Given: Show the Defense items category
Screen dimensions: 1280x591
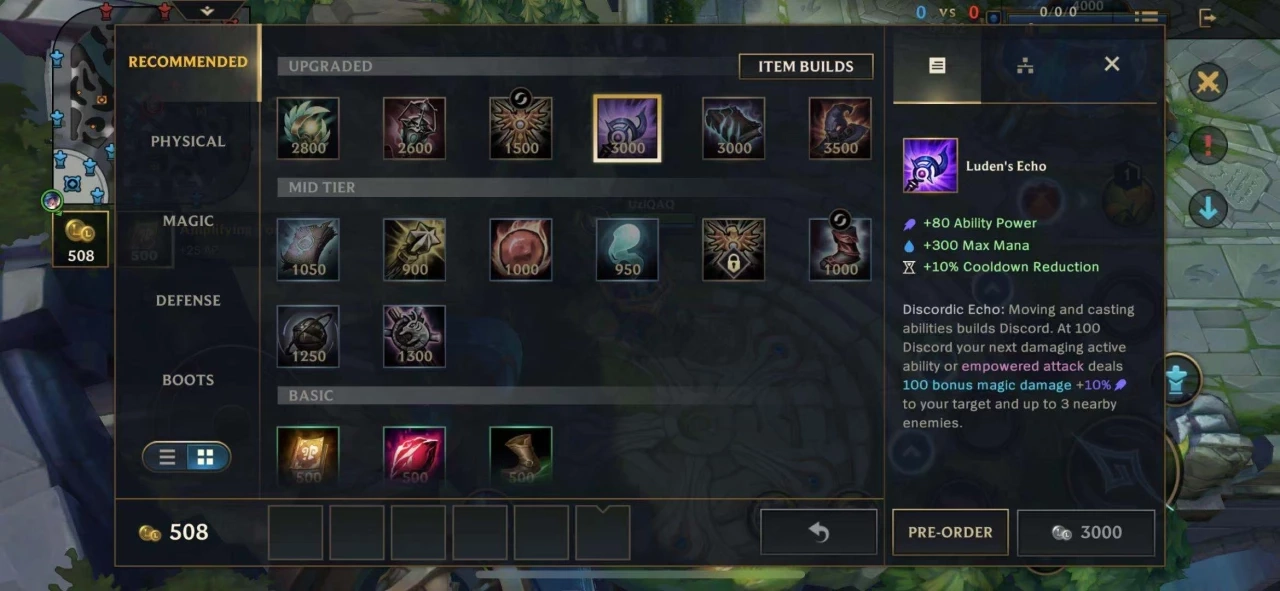Looking at the screenshot, I should (187, 300).
